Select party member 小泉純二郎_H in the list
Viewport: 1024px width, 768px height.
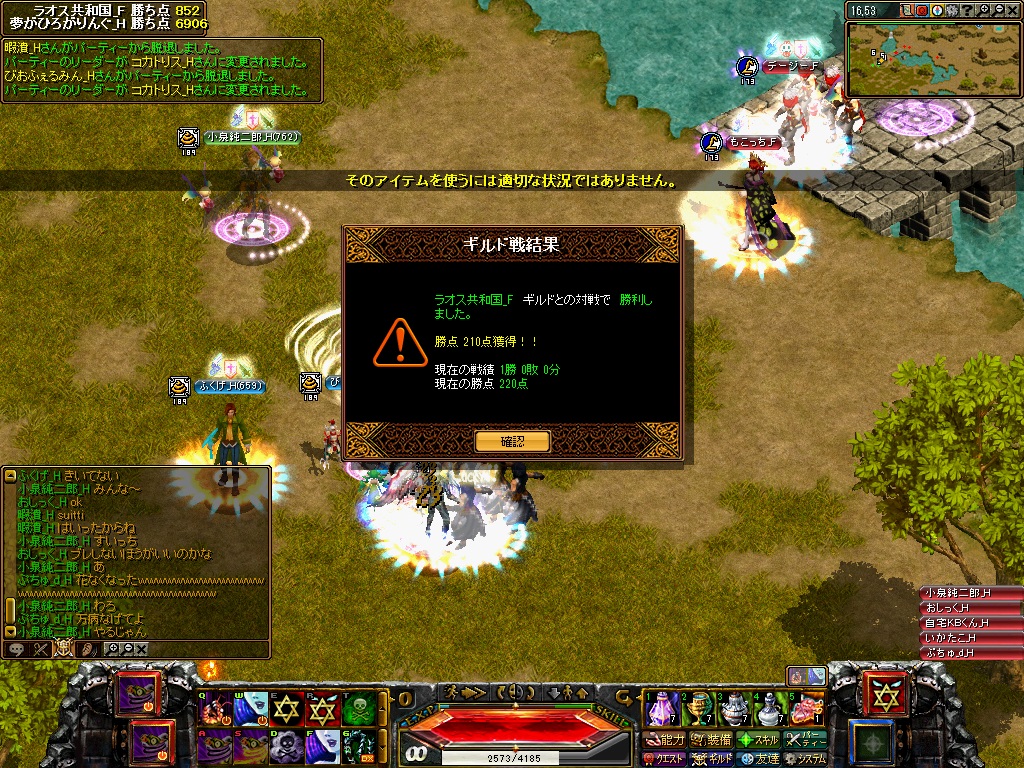[x=970, y=593]
